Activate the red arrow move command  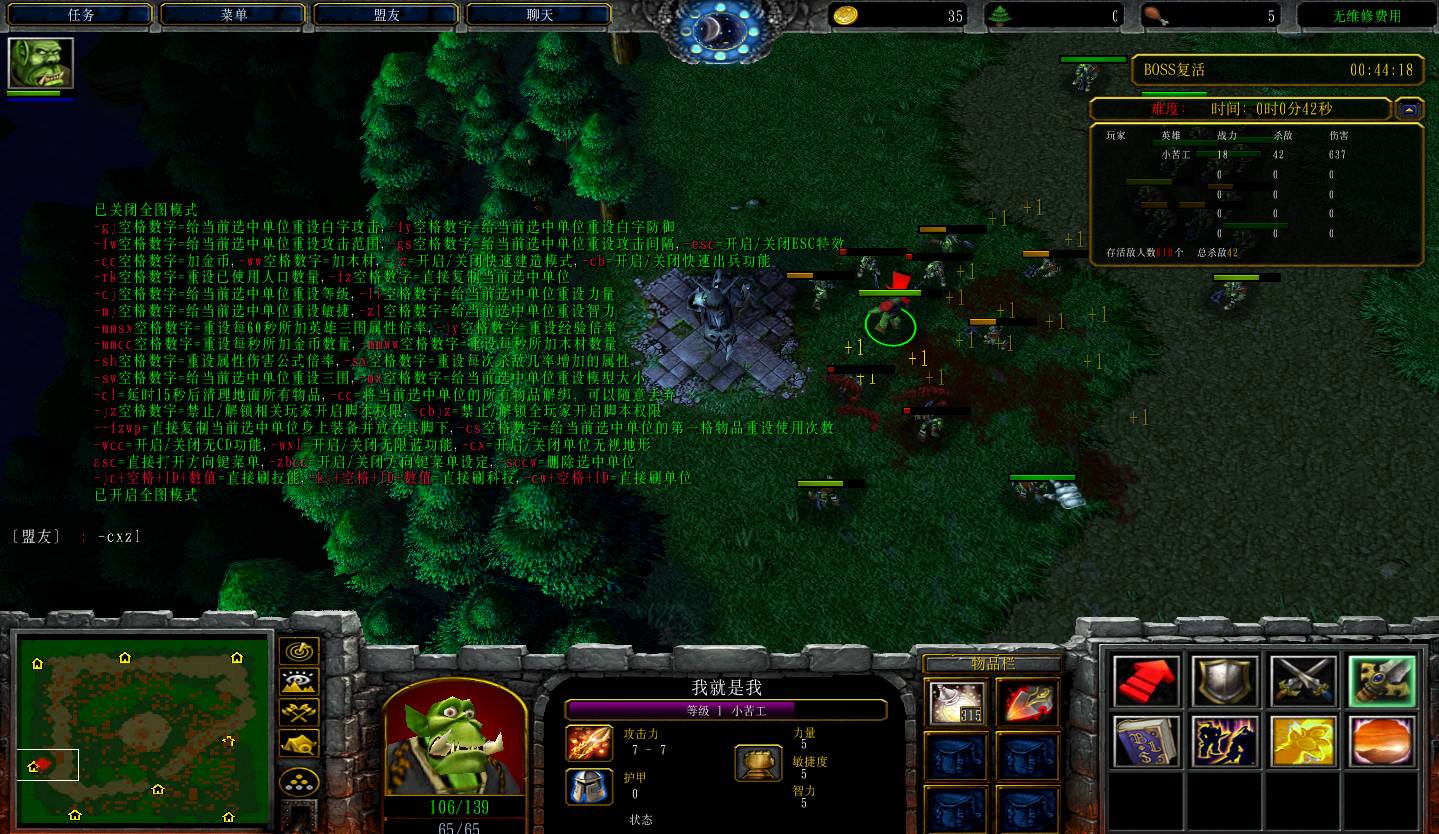pyautogui.click(x=1146, y=682)
